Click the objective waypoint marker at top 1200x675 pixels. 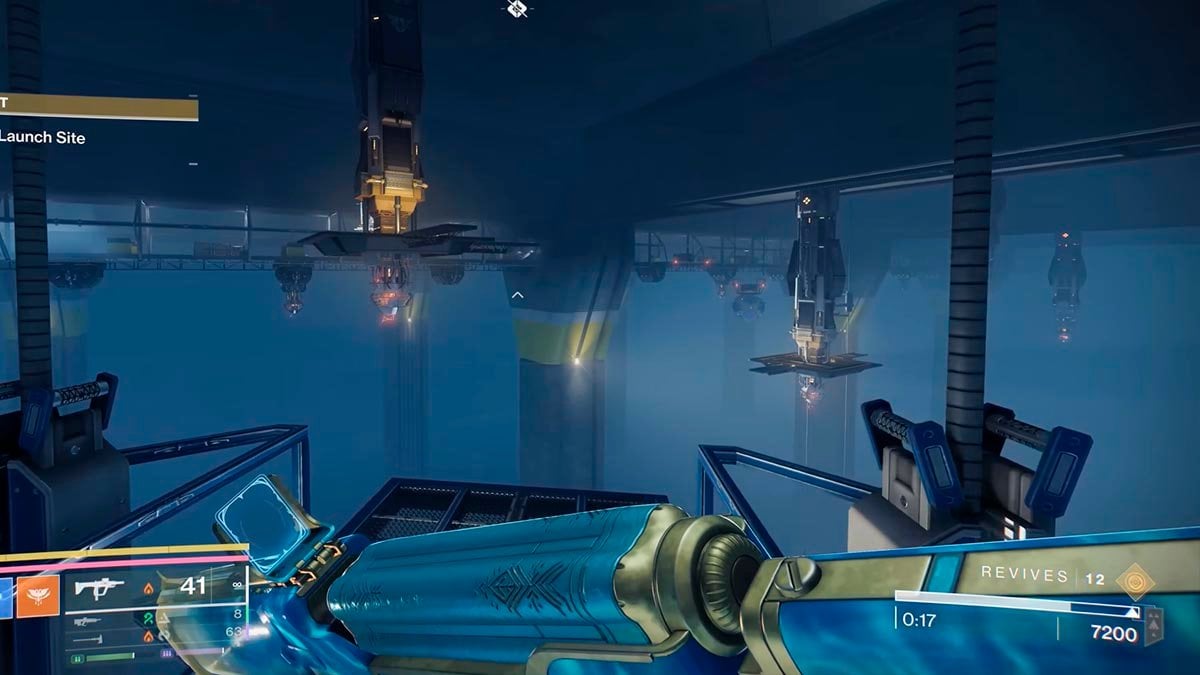pyautogui.click(x=517, y=10)
